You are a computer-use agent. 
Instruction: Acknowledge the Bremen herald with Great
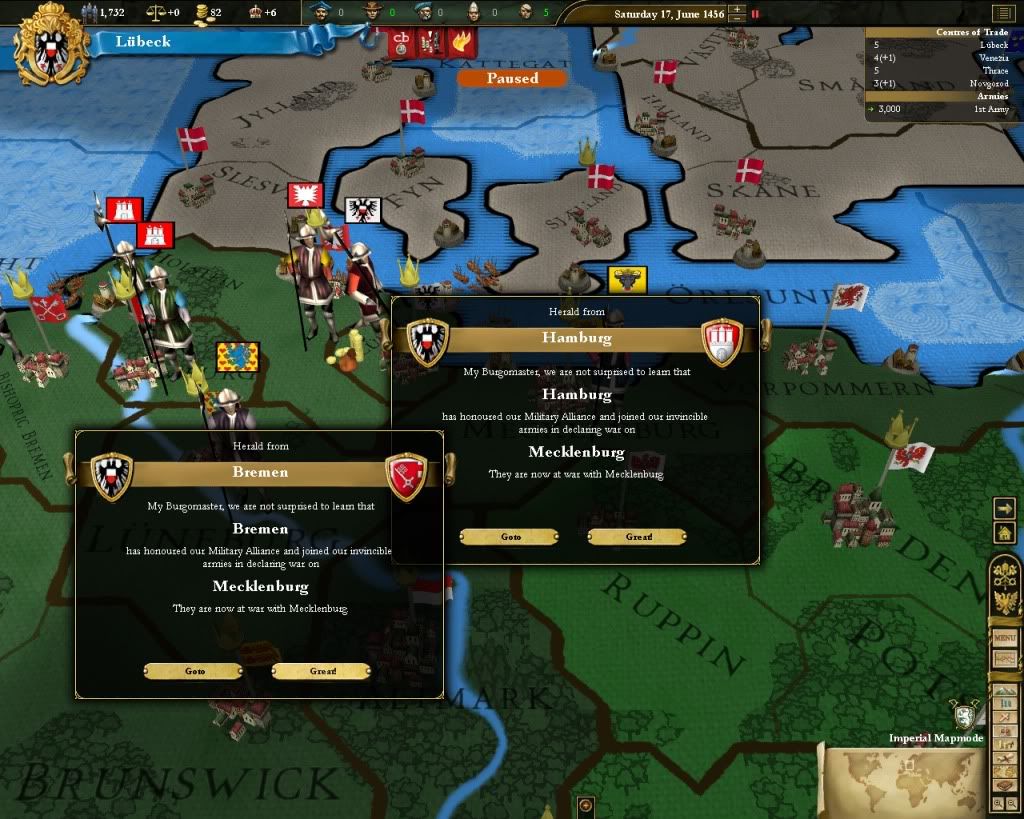(x=320, y=671)
